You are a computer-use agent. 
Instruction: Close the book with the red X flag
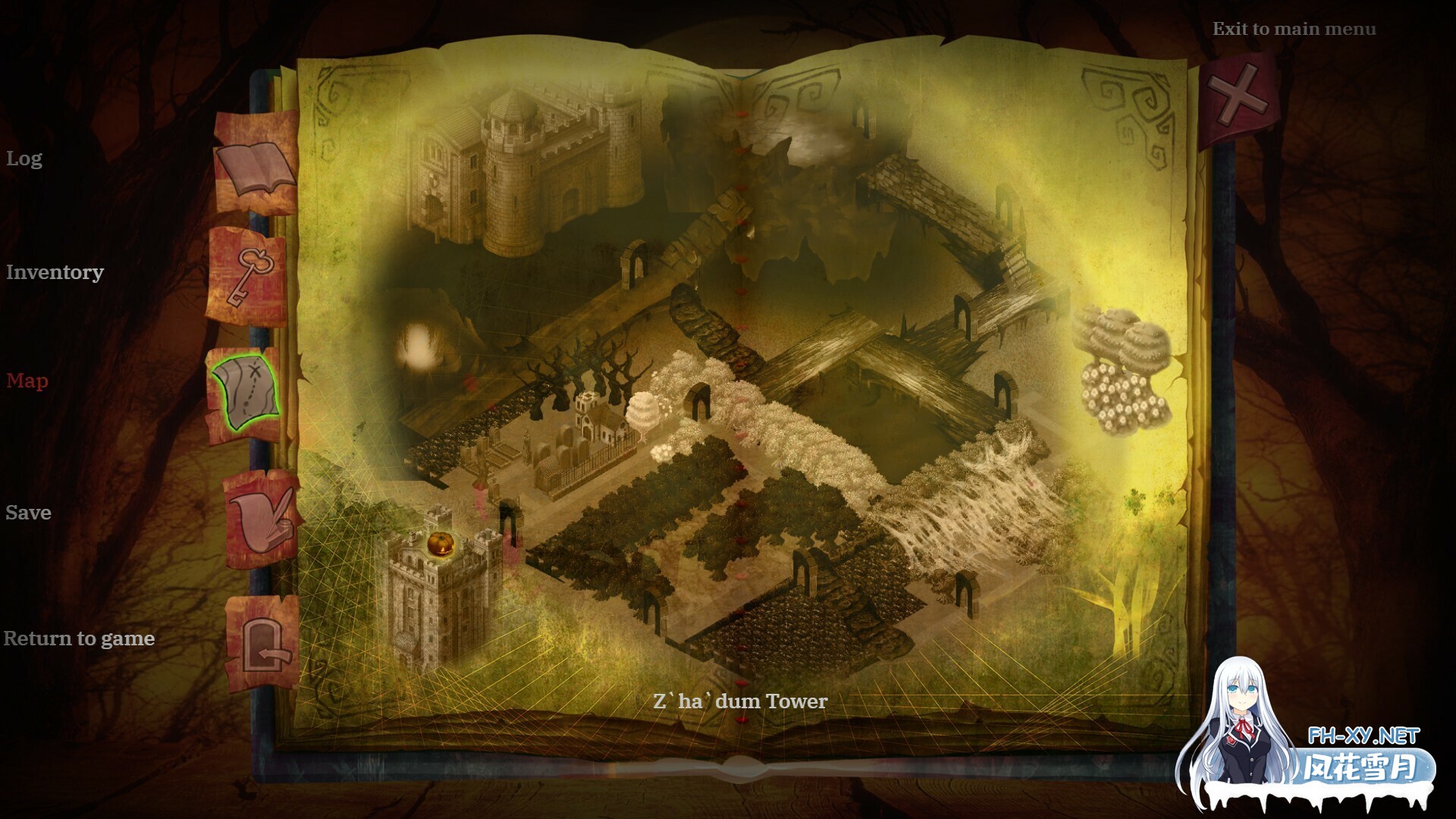pos(1238,96)
